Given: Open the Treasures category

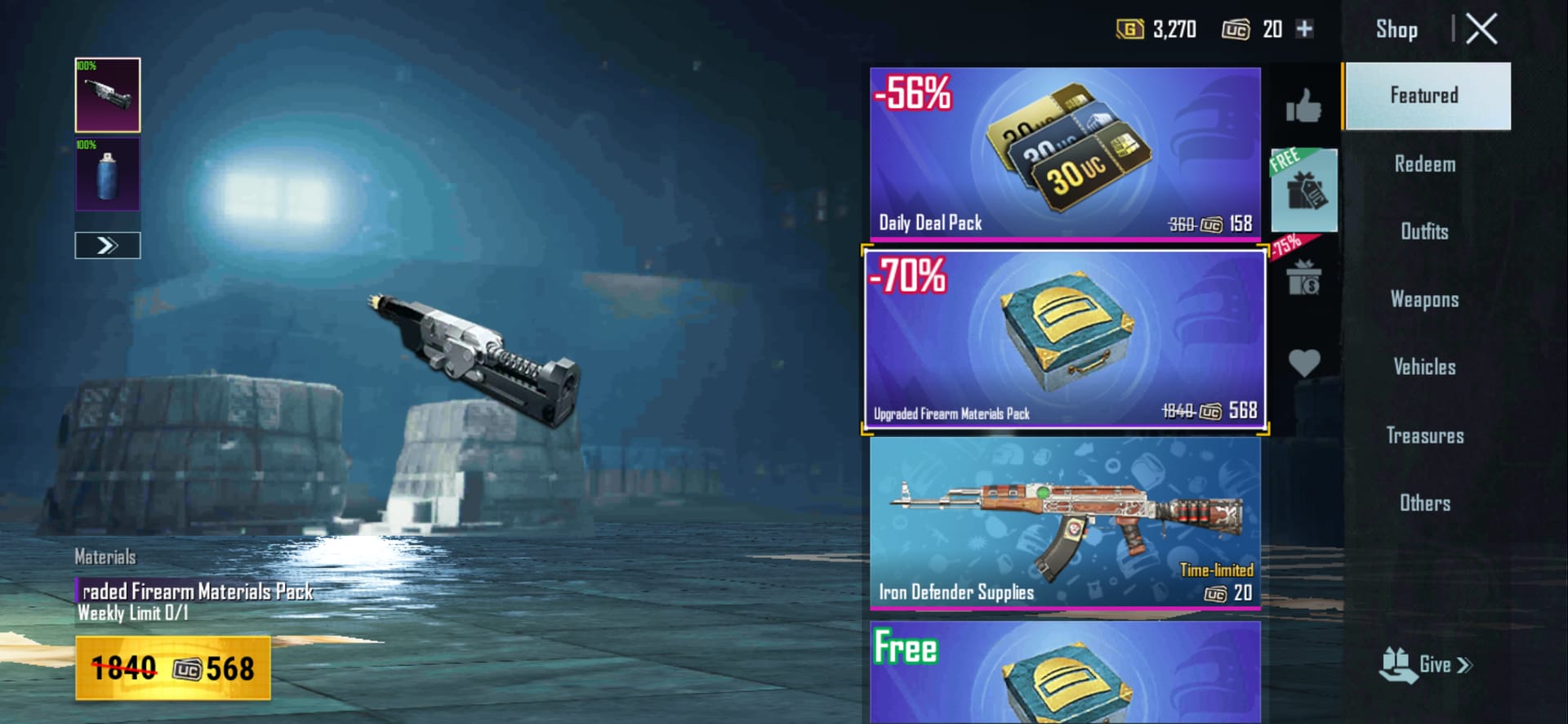Looking at the screenshot, I should 1425,436.
